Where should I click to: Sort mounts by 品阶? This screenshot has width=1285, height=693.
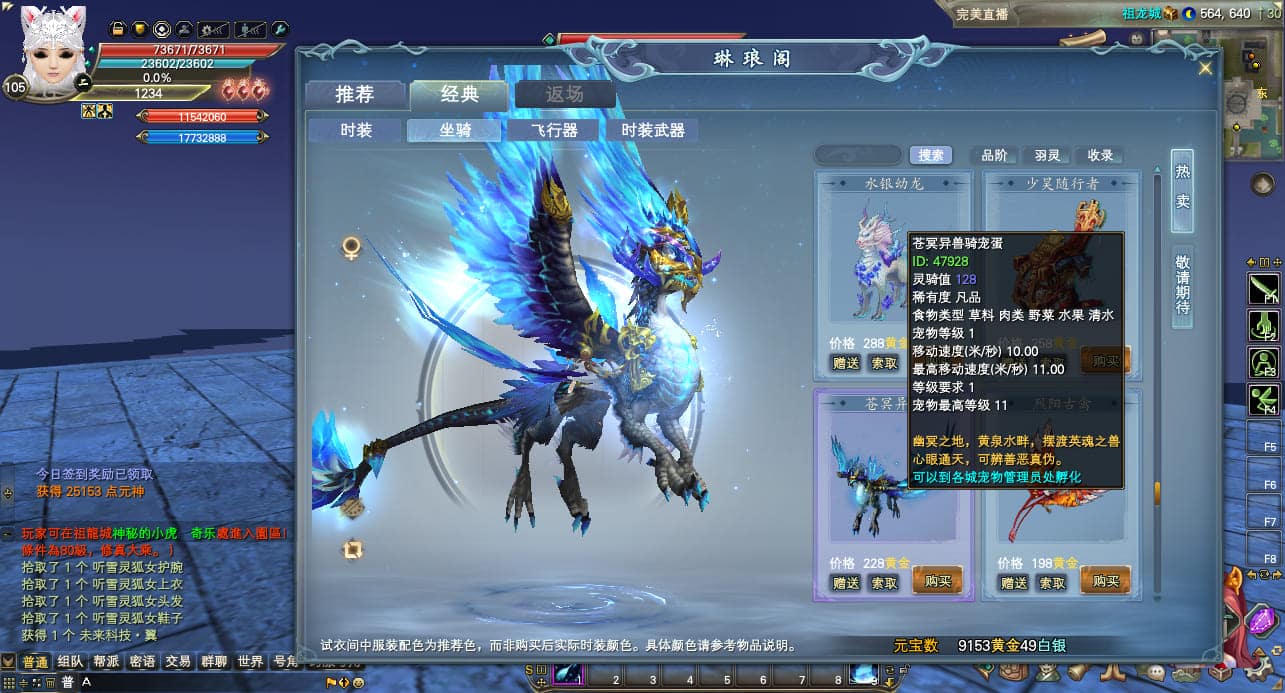994,155
